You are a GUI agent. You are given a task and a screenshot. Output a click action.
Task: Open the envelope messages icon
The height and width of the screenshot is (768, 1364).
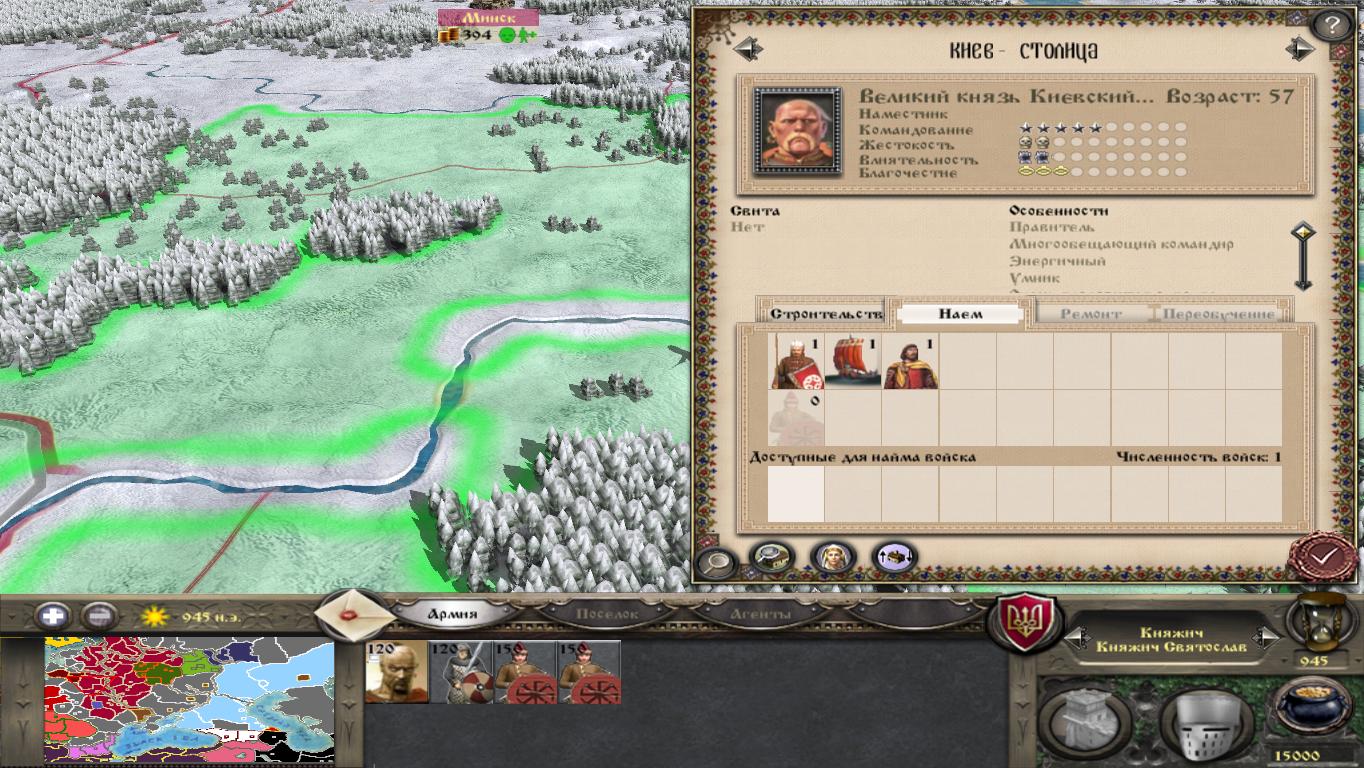point(349,613)
